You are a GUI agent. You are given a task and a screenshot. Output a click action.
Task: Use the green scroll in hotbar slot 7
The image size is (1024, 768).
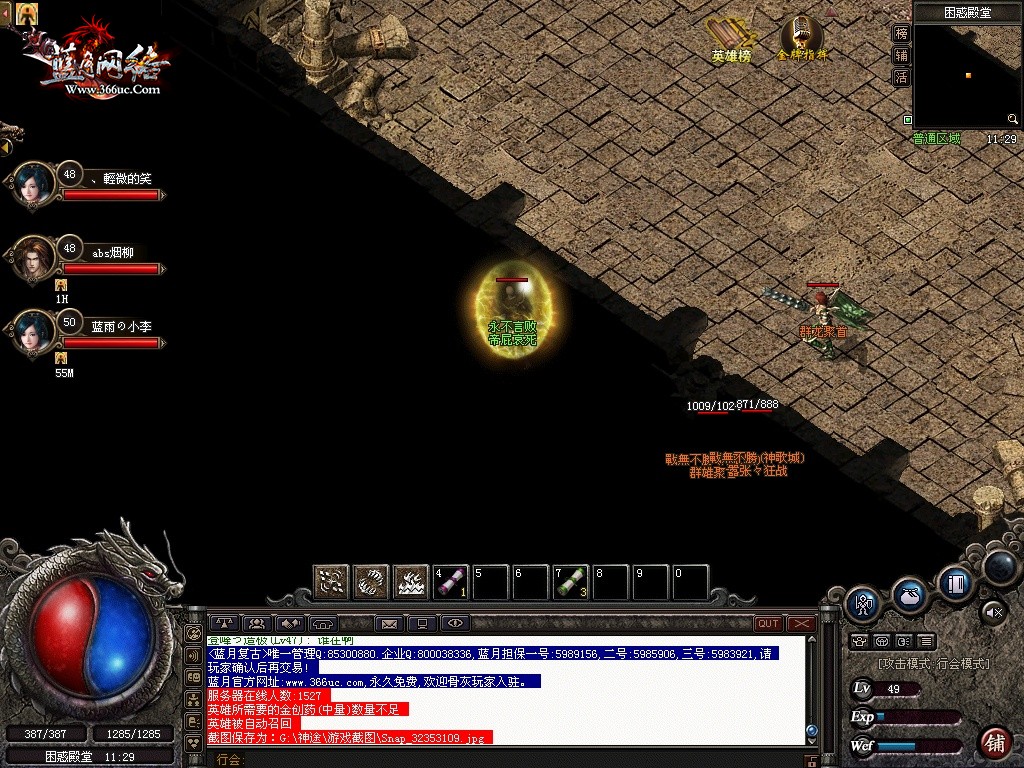tap(571, 582)
